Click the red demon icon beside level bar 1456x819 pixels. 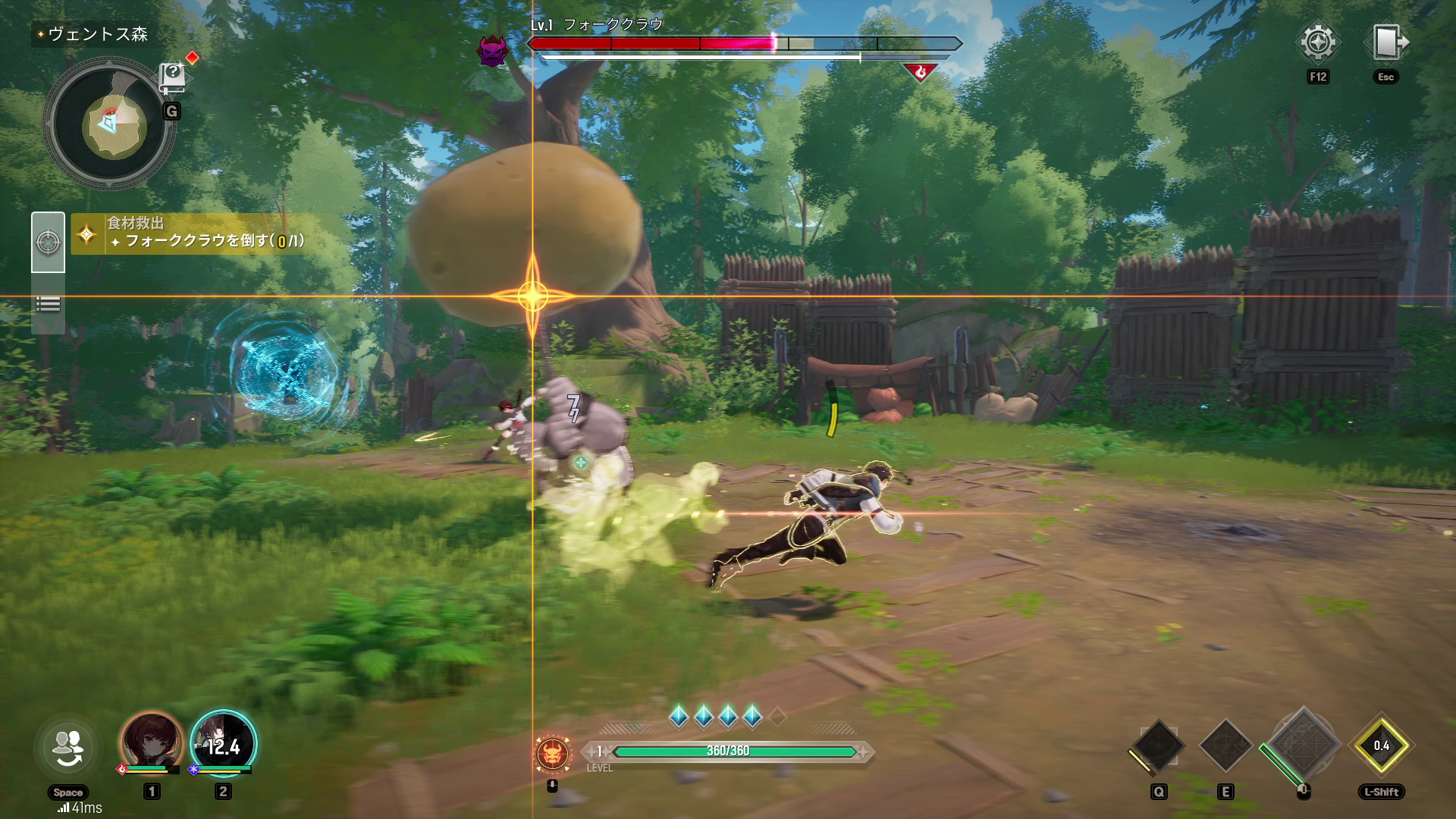tap(553, 752)
